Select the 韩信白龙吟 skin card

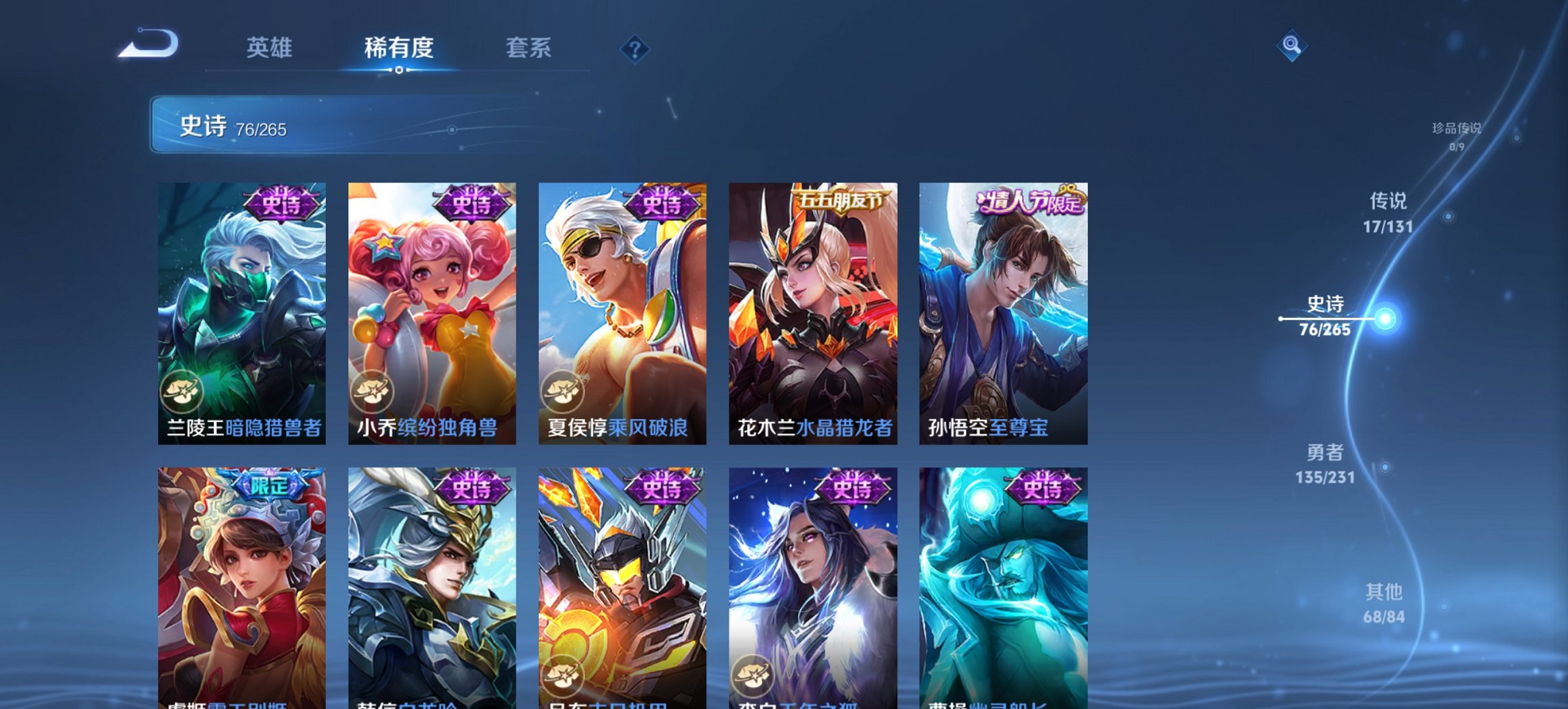click(x=429, y=588)
